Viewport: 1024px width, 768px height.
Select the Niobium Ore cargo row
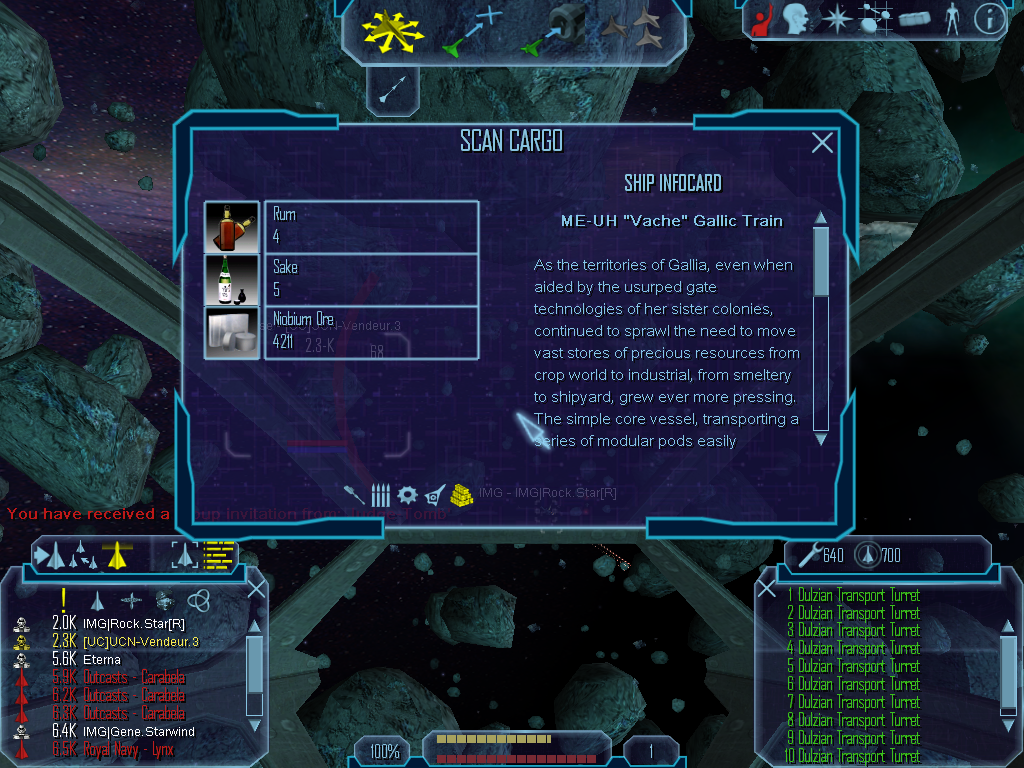click(341, 333)
